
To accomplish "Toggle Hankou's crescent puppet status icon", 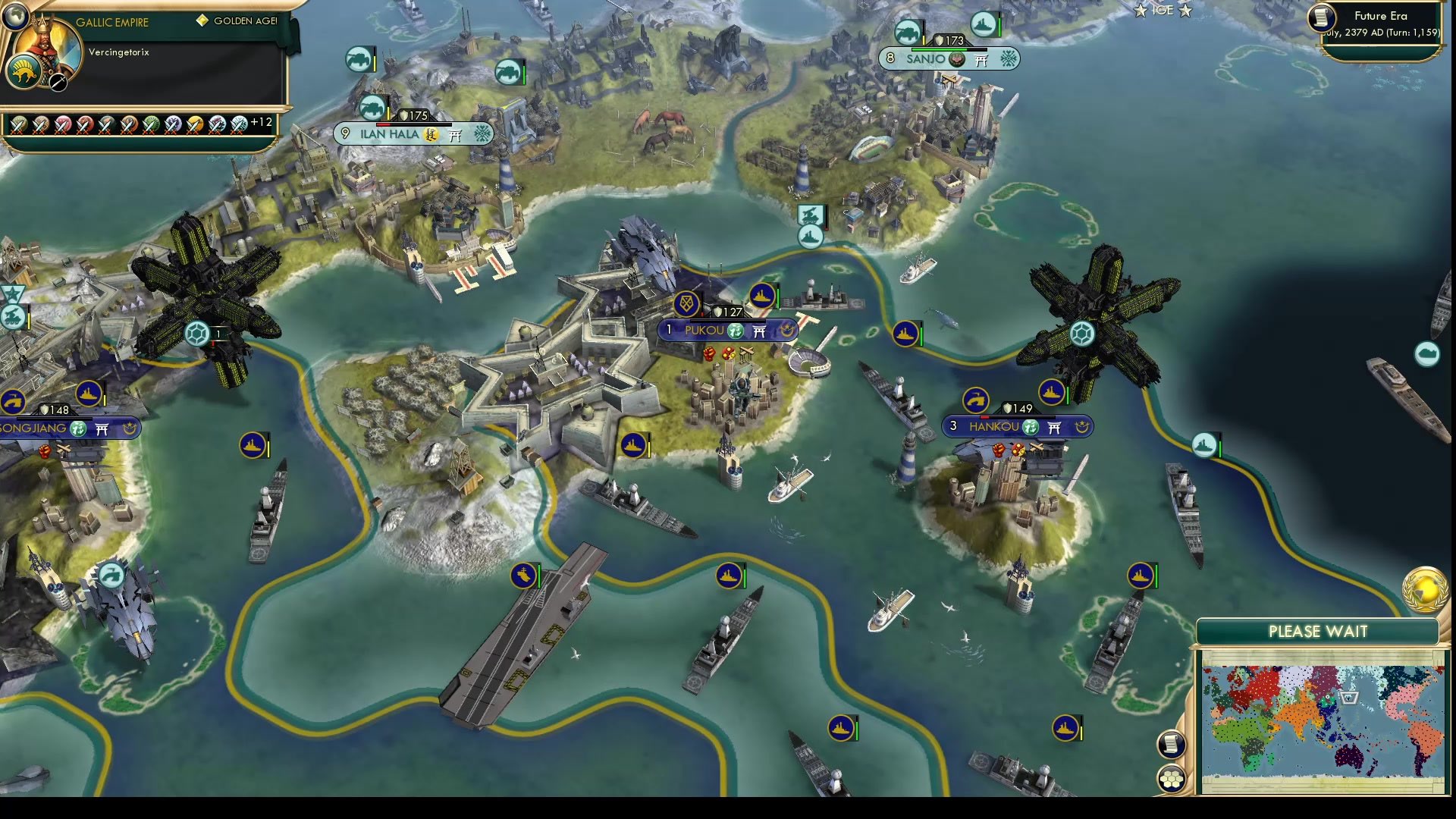I will [x=1081, y=428].
